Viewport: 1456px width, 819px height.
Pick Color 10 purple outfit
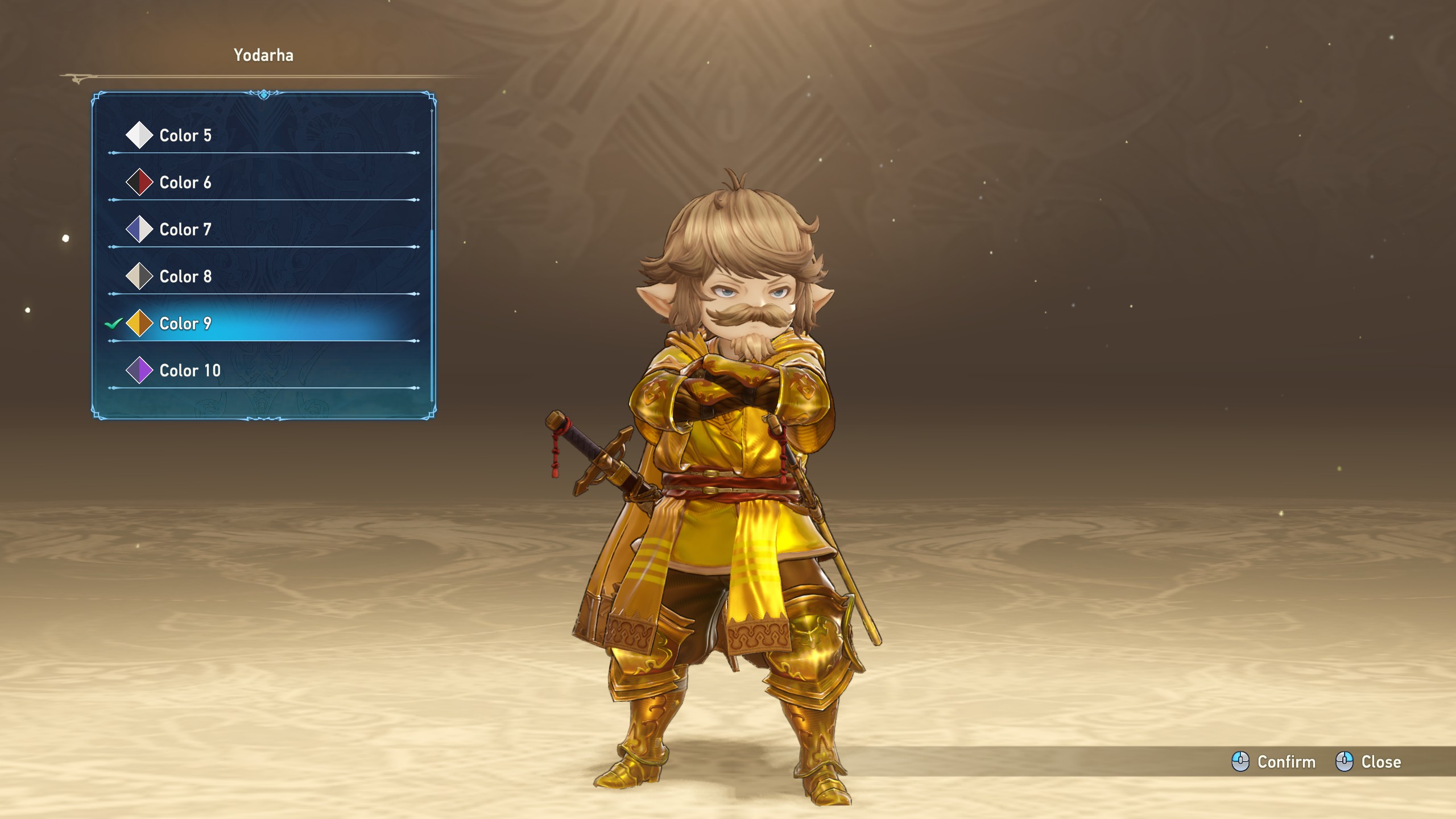pyautogui.click(x=263, y=371)
